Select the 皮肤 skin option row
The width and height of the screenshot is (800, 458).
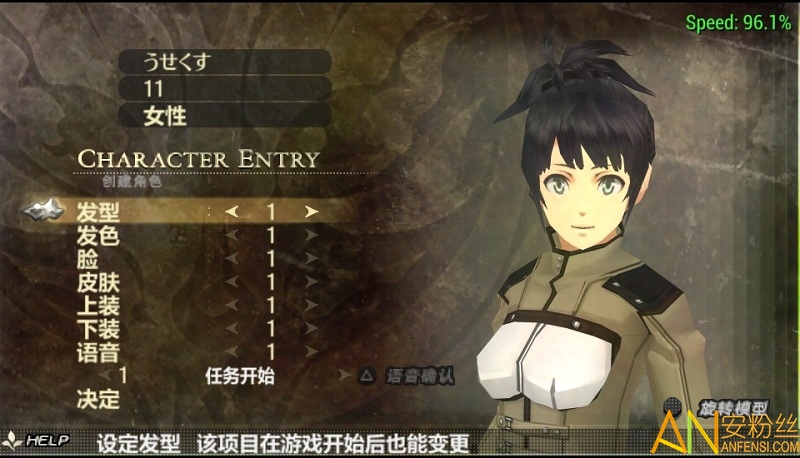[98, 282]
